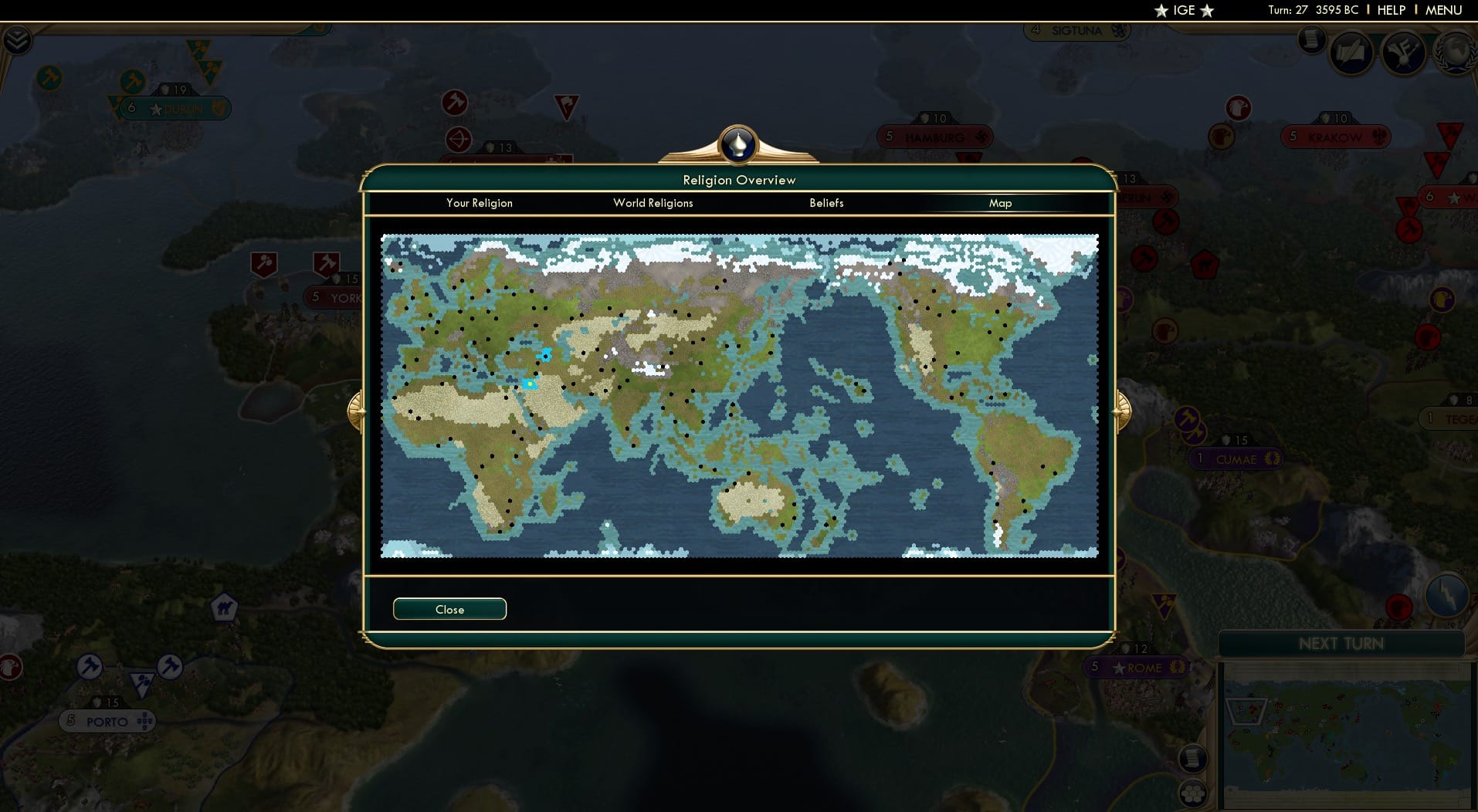Select Rome's city banner
The width and height of the screenshot is (1478, 812).
1137,667
